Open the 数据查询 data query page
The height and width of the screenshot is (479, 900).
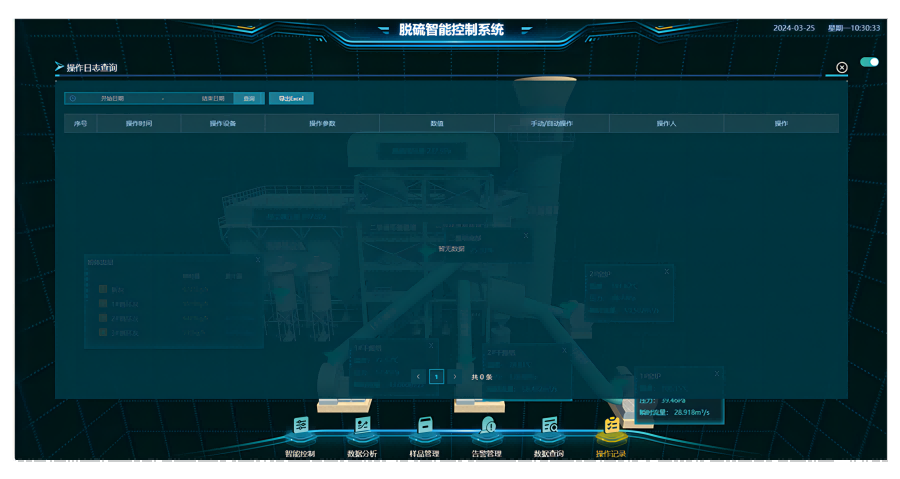pos(549,433)
